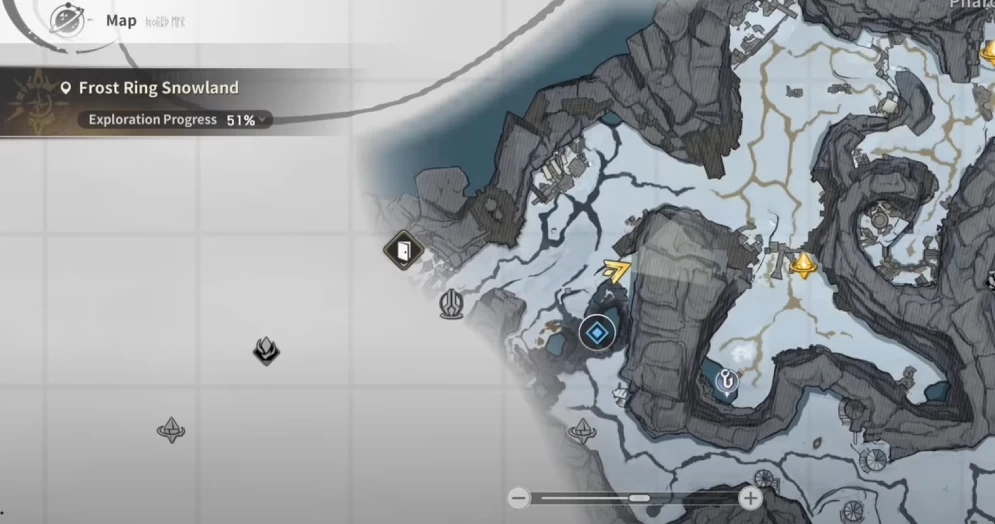Select the white hook-shaped map pin
995x524 pixels.
tap(728, 378)
